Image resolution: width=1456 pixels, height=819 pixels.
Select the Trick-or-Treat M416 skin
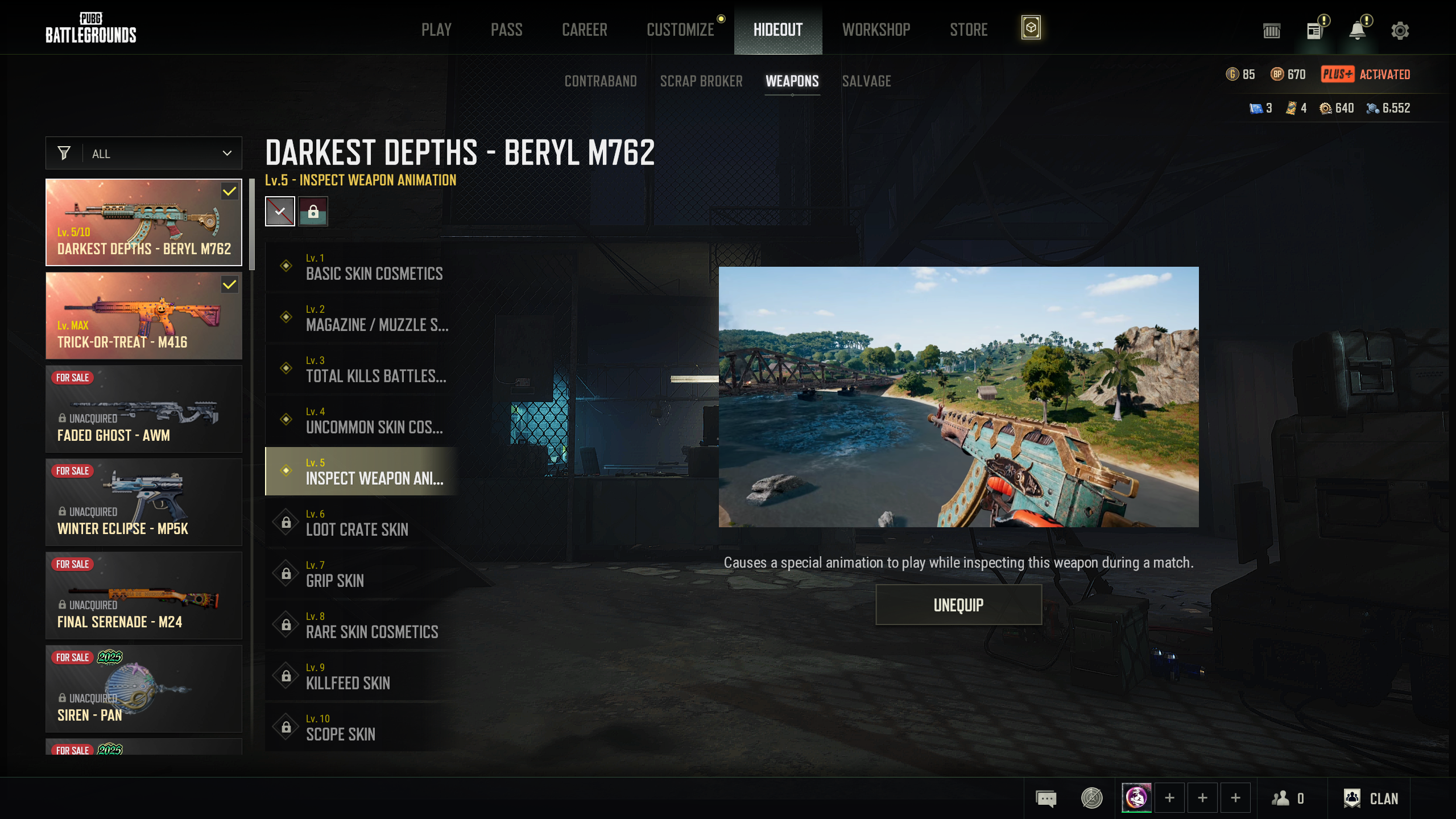[144, 316]
